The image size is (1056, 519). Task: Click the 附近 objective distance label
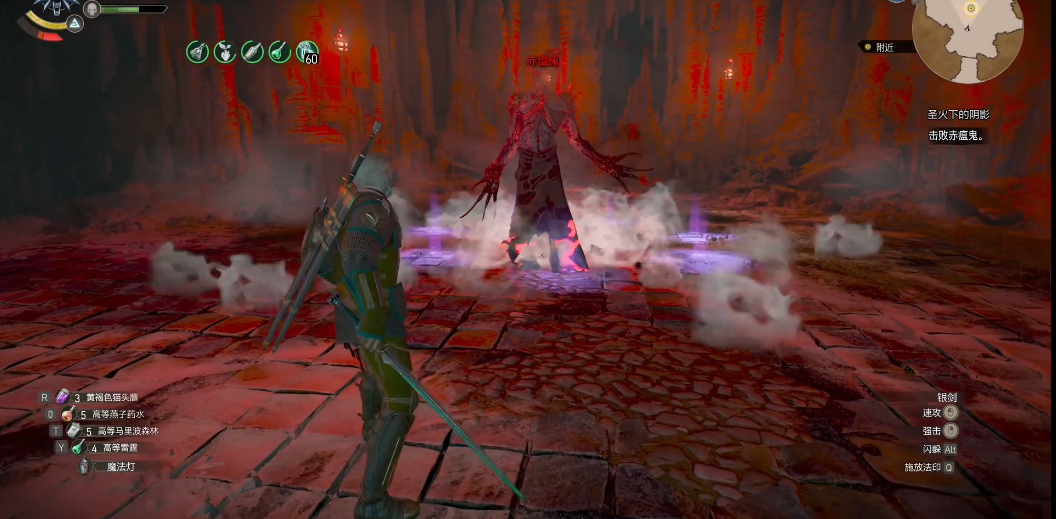884,47
